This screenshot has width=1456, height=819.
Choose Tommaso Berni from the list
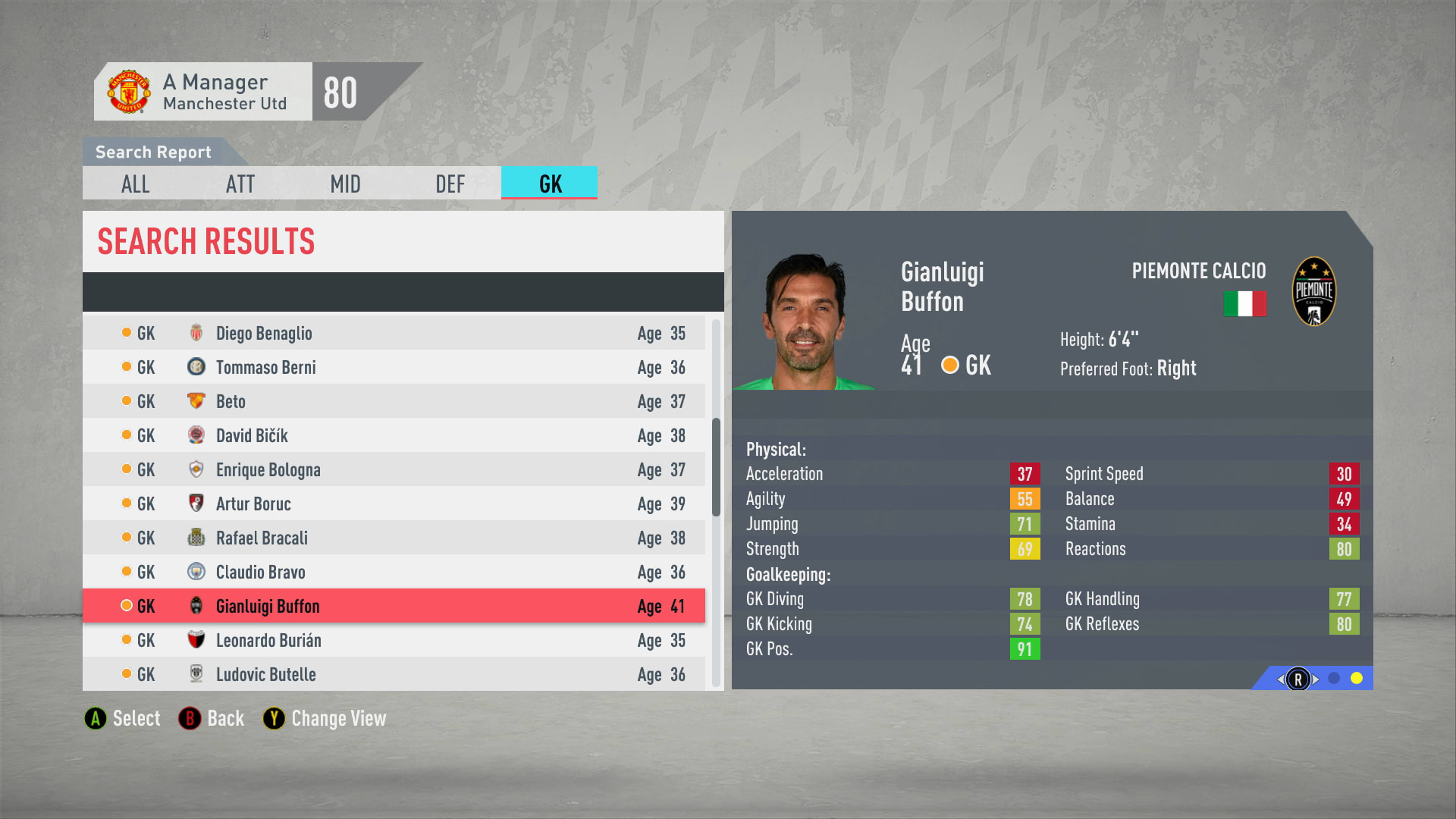(394, 367)
